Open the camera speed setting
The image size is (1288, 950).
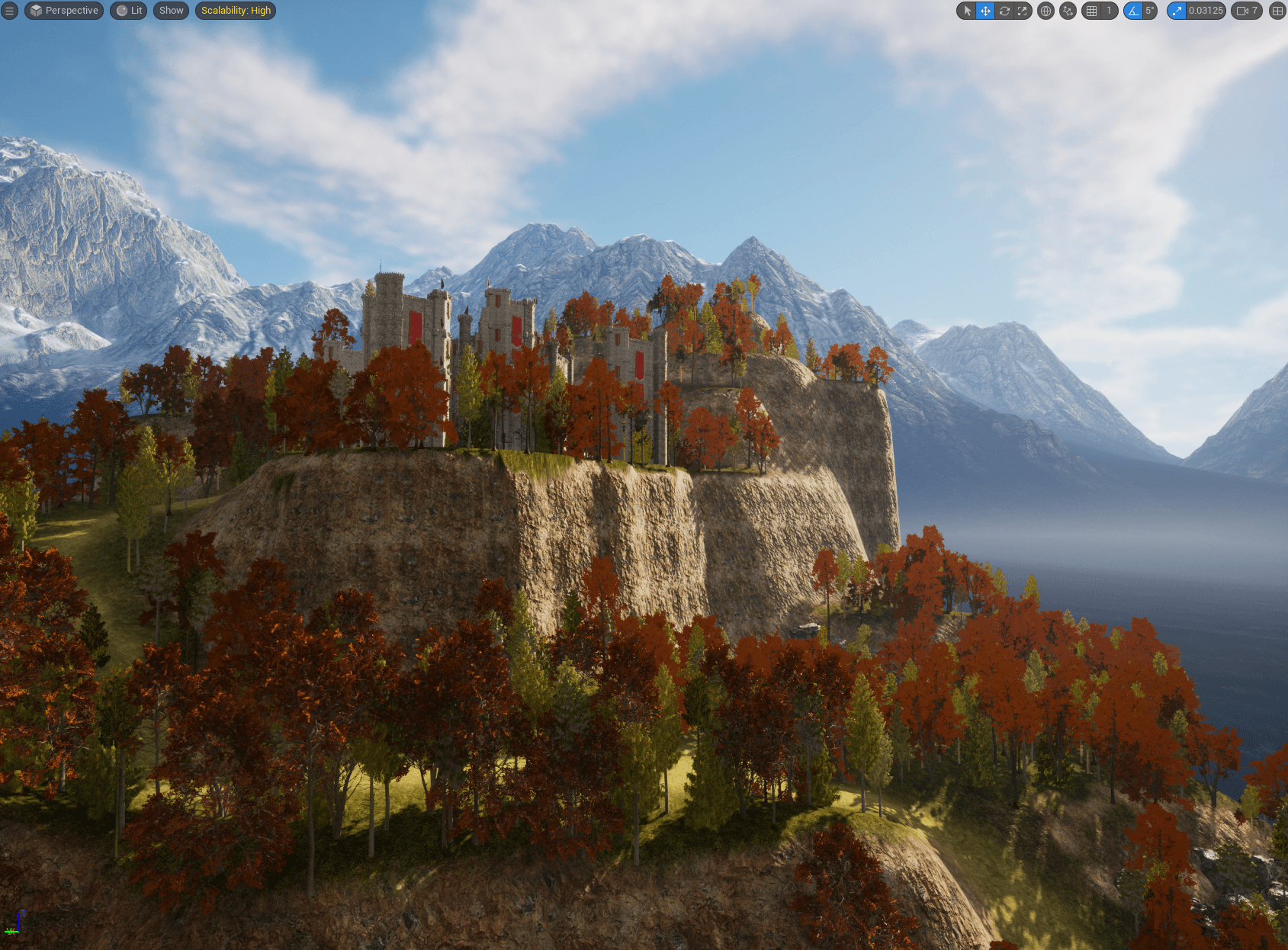(x=1247, y=11)
